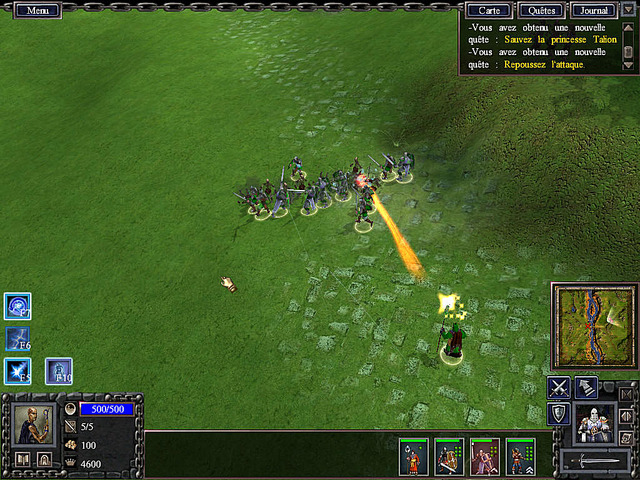Screen dimensions: 640x480
Task: Choose the crossed swords attack command
Action: [x=560, y=388]
